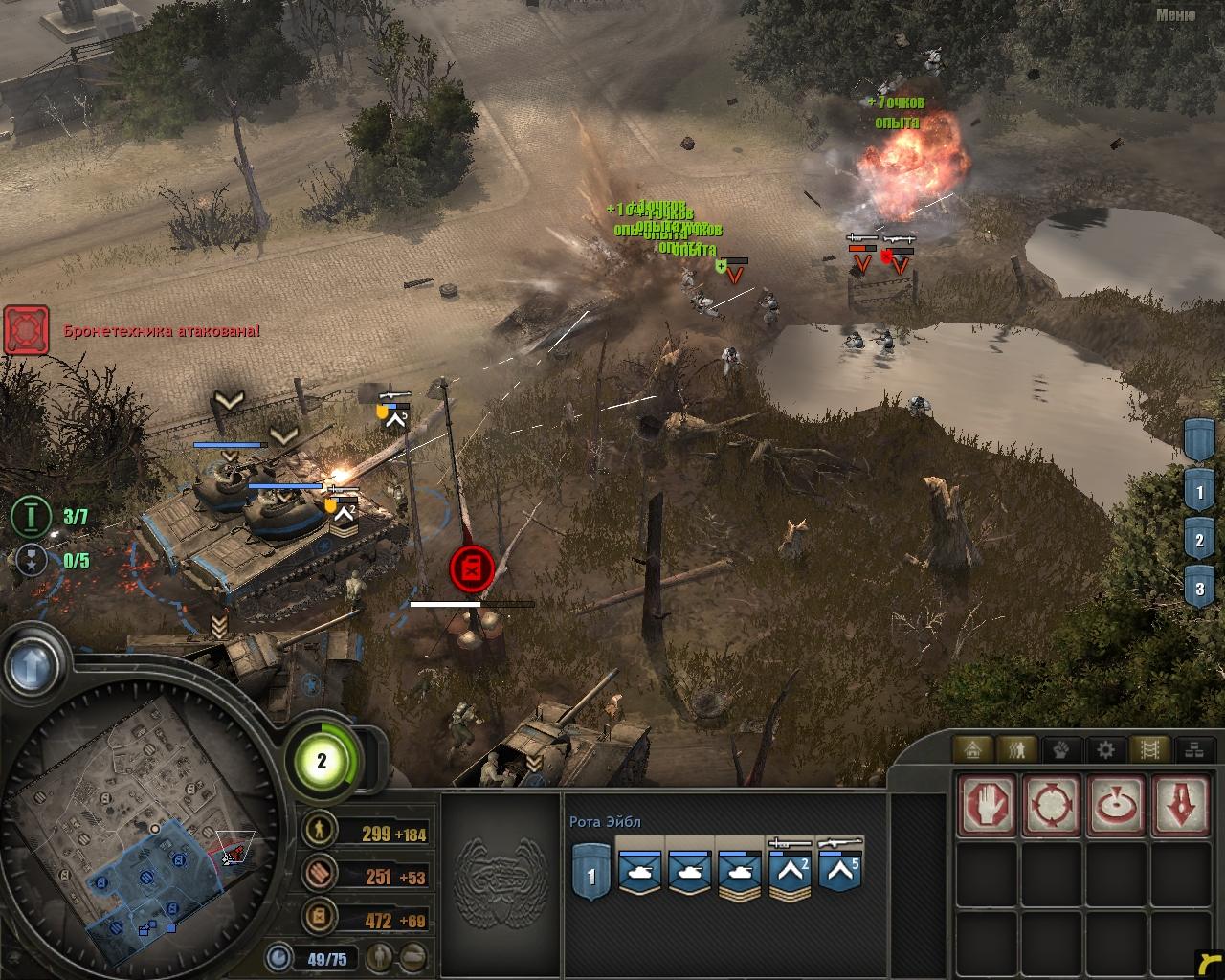1225x980 pixels.
Task: Open the green commander points orb
Action: [x=322, y=761]
